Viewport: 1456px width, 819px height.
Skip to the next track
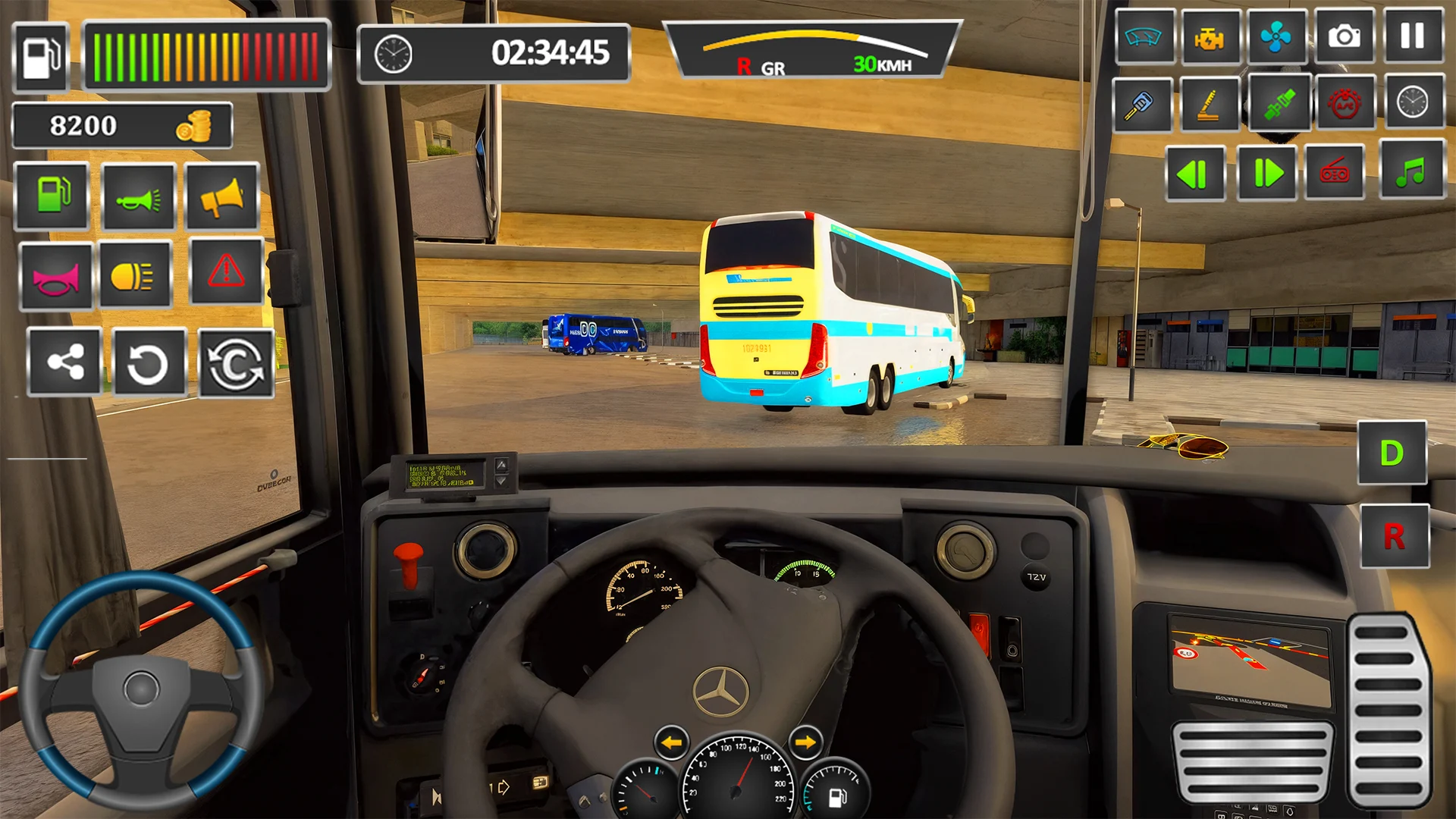1266,174
